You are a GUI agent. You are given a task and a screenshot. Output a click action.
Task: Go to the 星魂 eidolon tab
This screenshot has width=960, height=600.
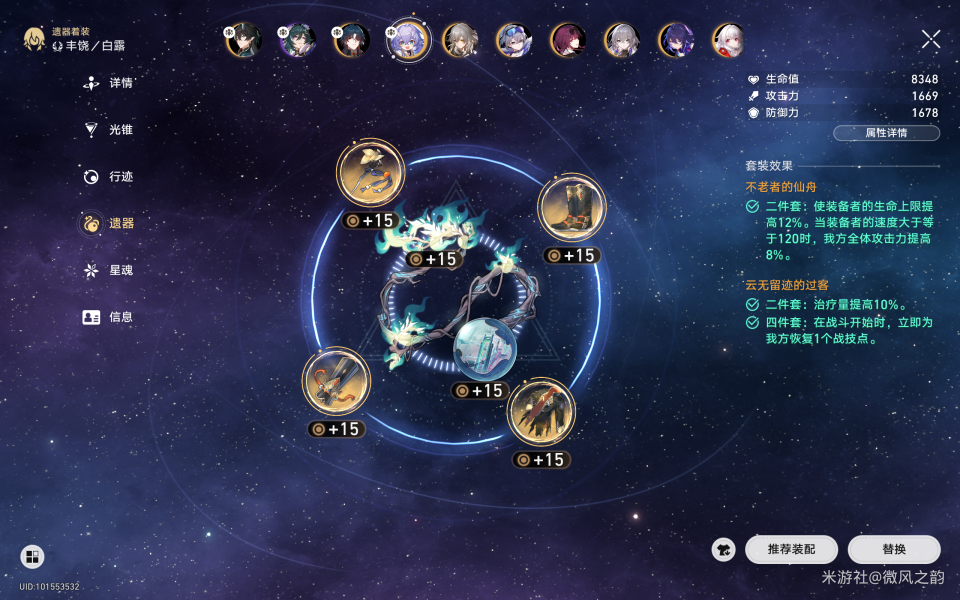pos(110,270)
